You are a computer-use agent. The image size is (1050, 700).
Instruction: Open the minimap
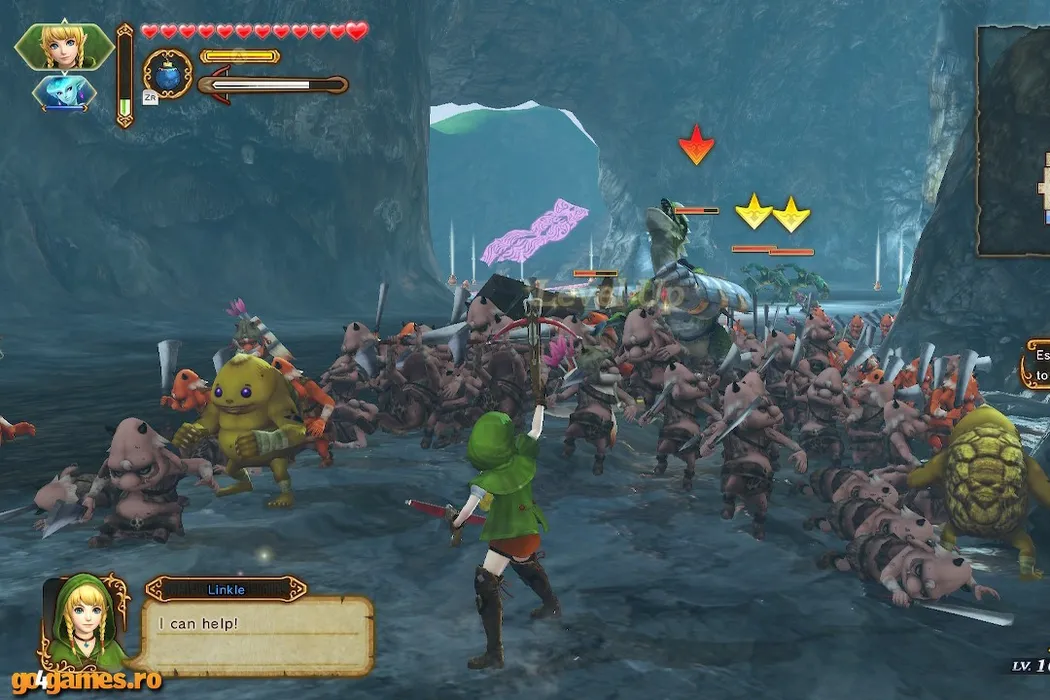point(1014,140)
